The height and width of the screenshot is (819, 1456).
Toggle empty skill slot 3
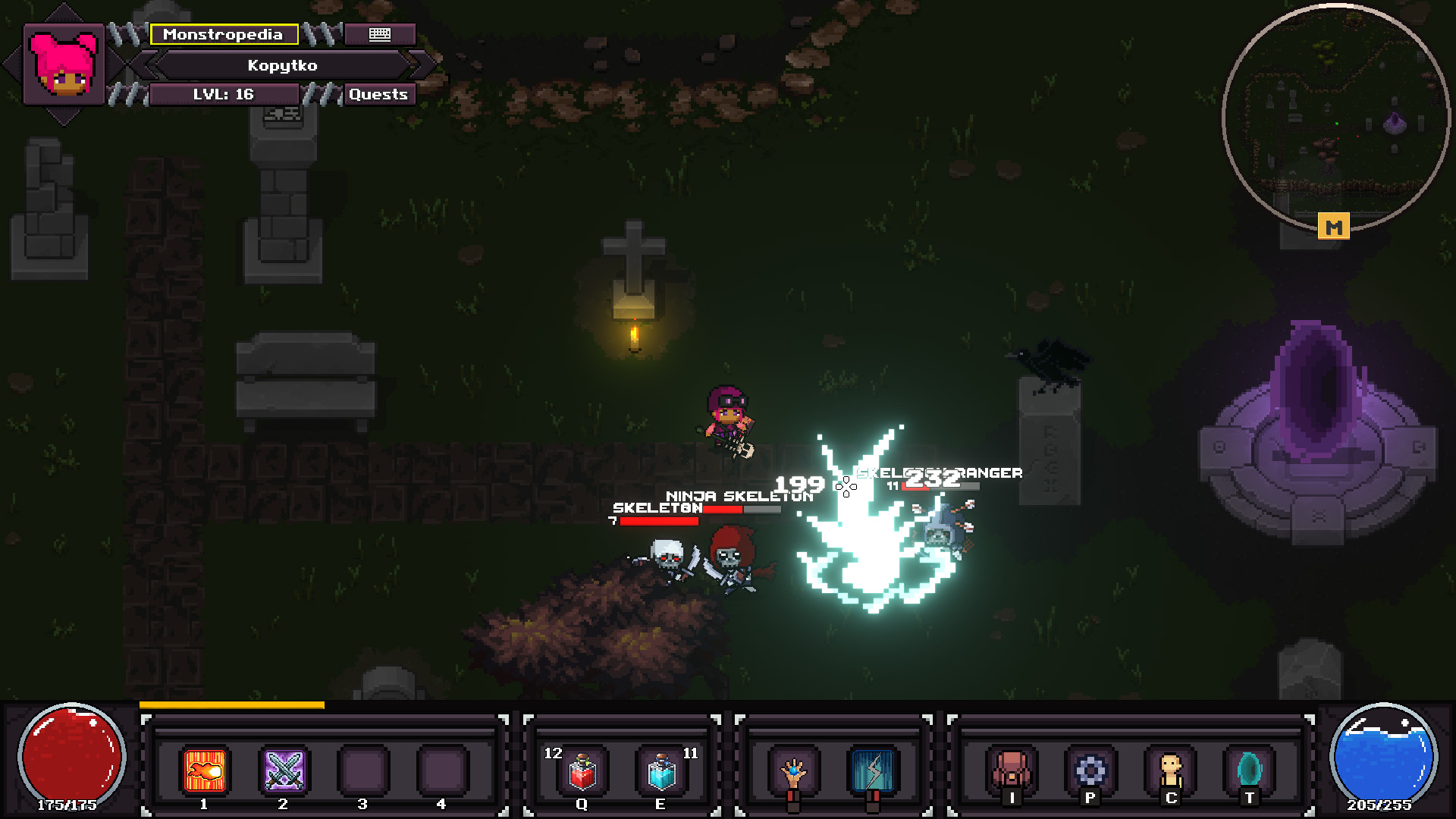[363, 770]
